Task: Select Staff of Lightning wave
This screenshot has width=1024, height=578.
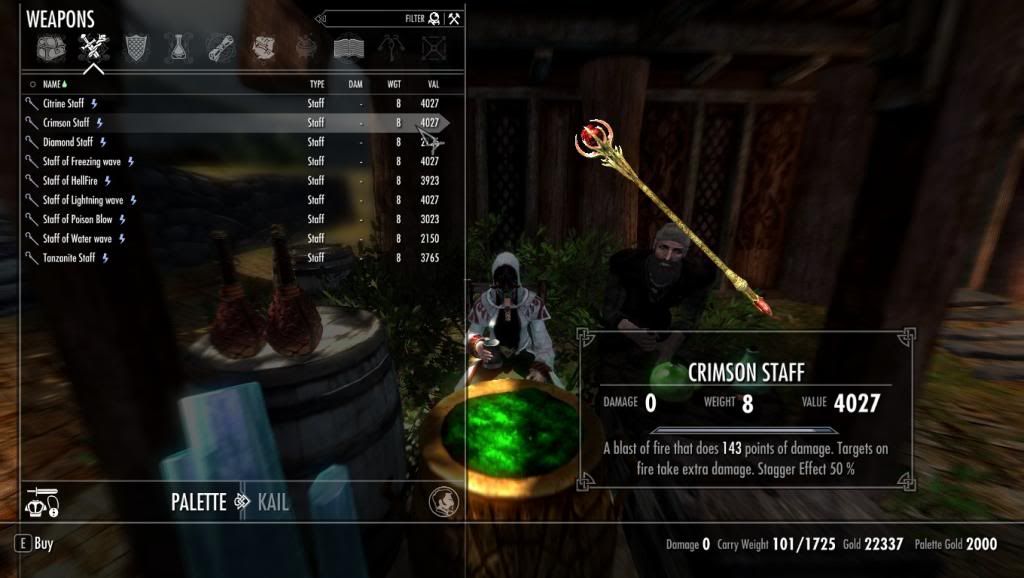Action: 83,200
